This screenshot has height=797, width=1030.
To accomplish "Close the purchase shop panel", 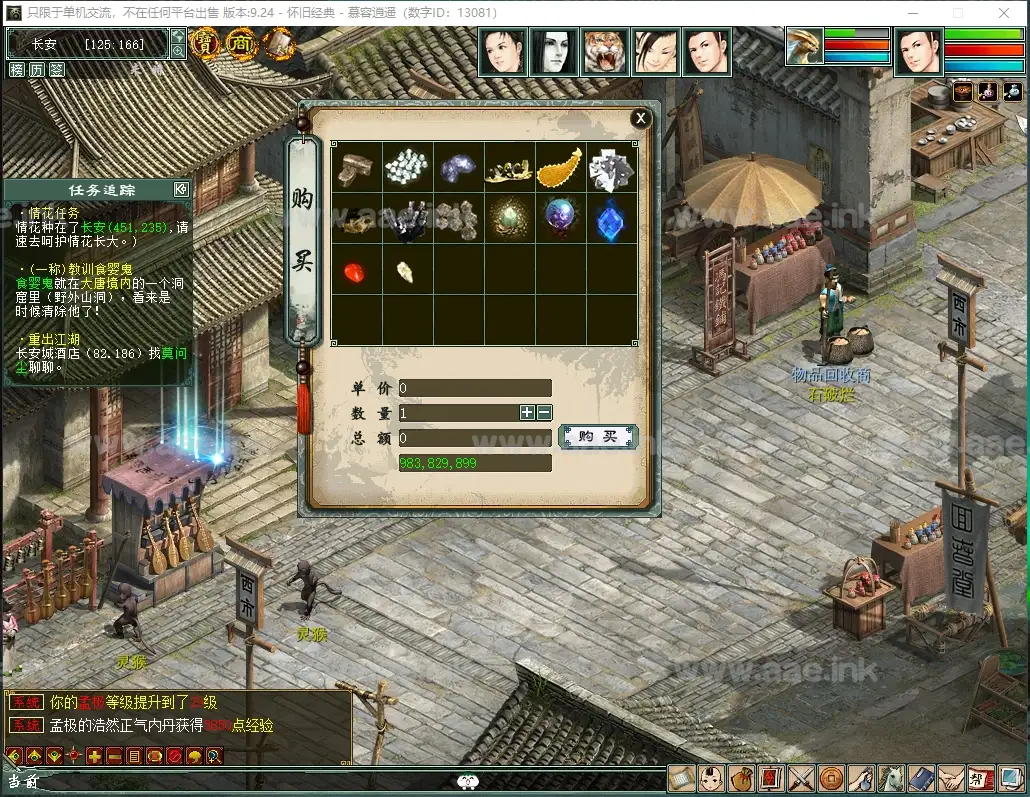I will click(x=640, y=119).
